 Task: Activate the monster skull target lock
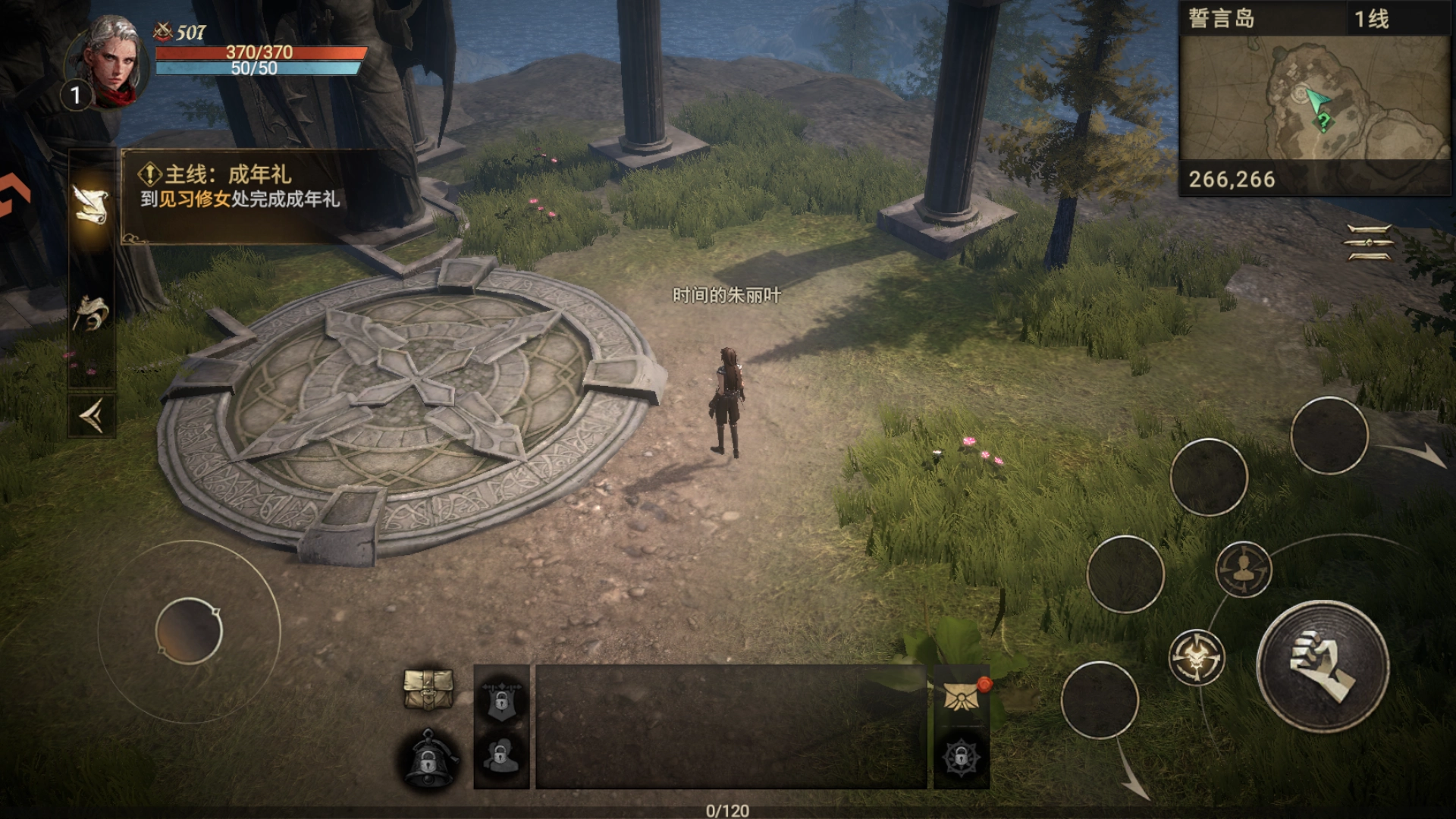click(x=1197, y=657)
